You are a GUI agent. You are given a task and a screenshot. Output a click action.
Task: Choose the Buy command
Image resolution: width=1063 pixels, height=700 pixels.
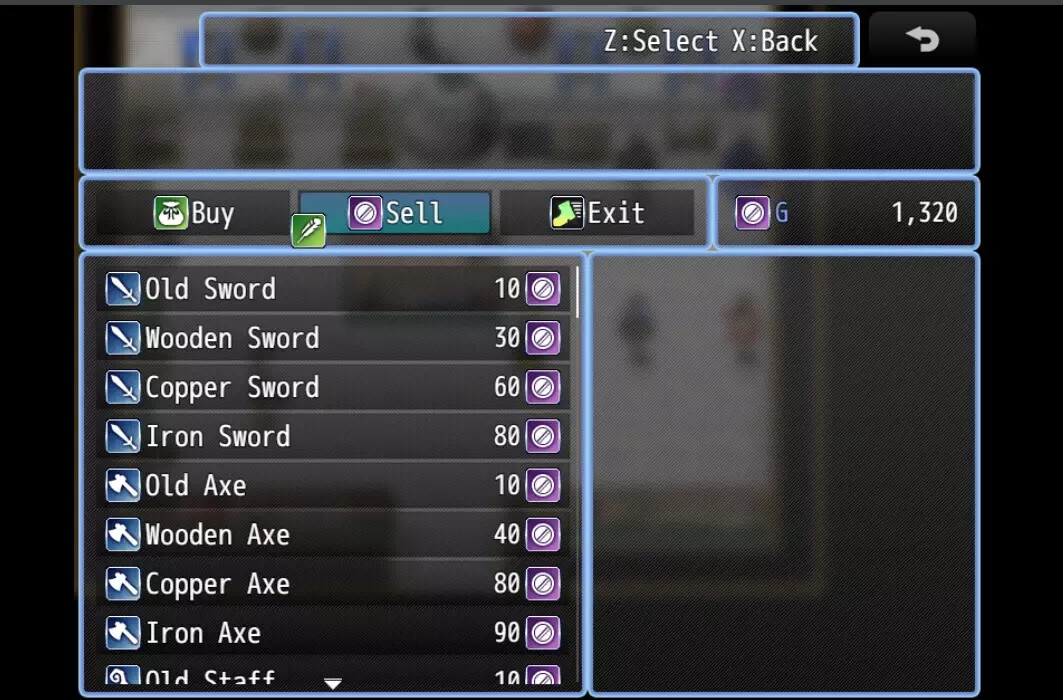194,213
